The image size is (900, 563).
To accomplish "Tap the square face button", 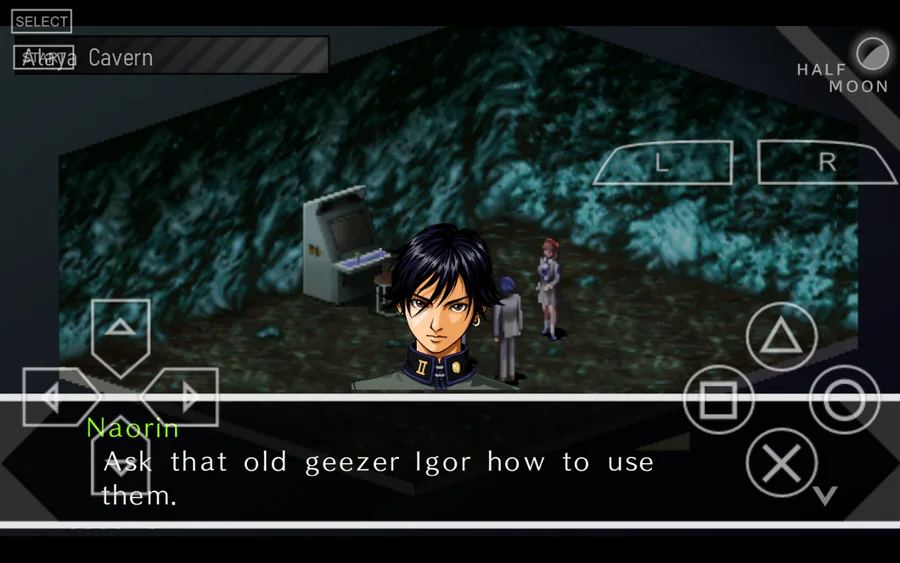I will 718,400.
